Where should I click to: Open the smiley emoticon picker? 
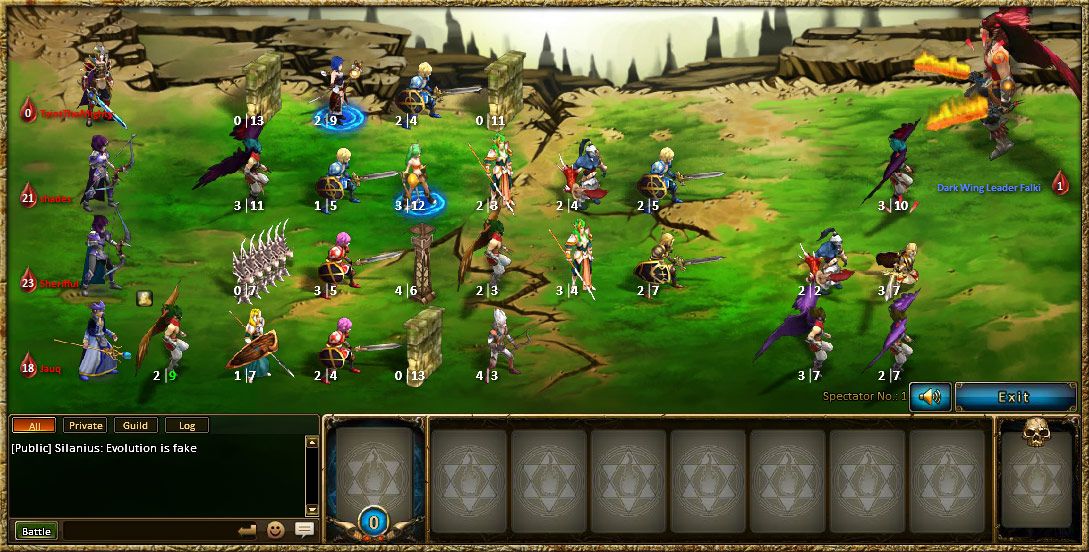[x=276, y=530]
